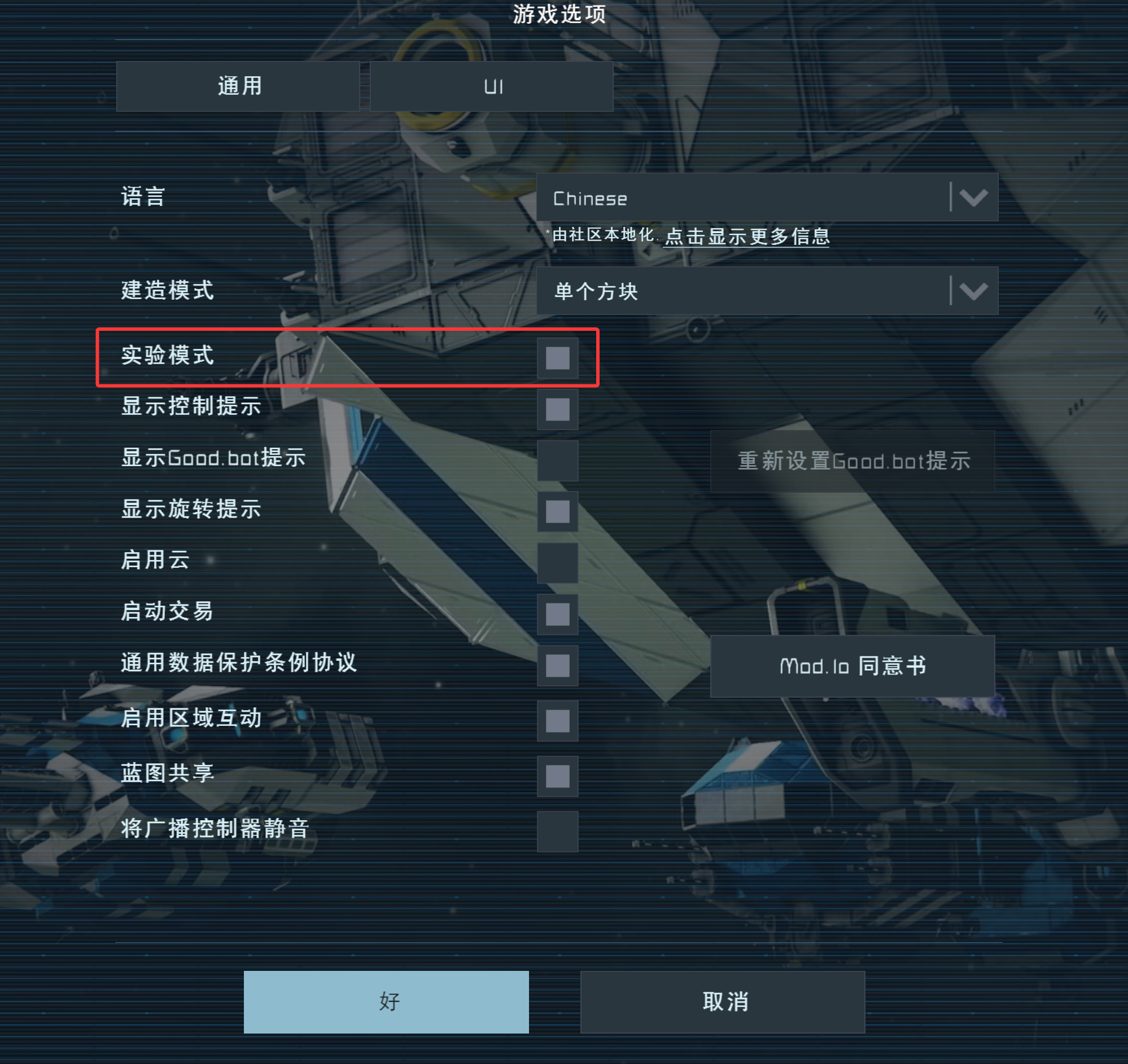This screenshot has width=1128, height=1064.
Task: Open the Mod.io 同意书 agreement
Action: tap(854, 665)
